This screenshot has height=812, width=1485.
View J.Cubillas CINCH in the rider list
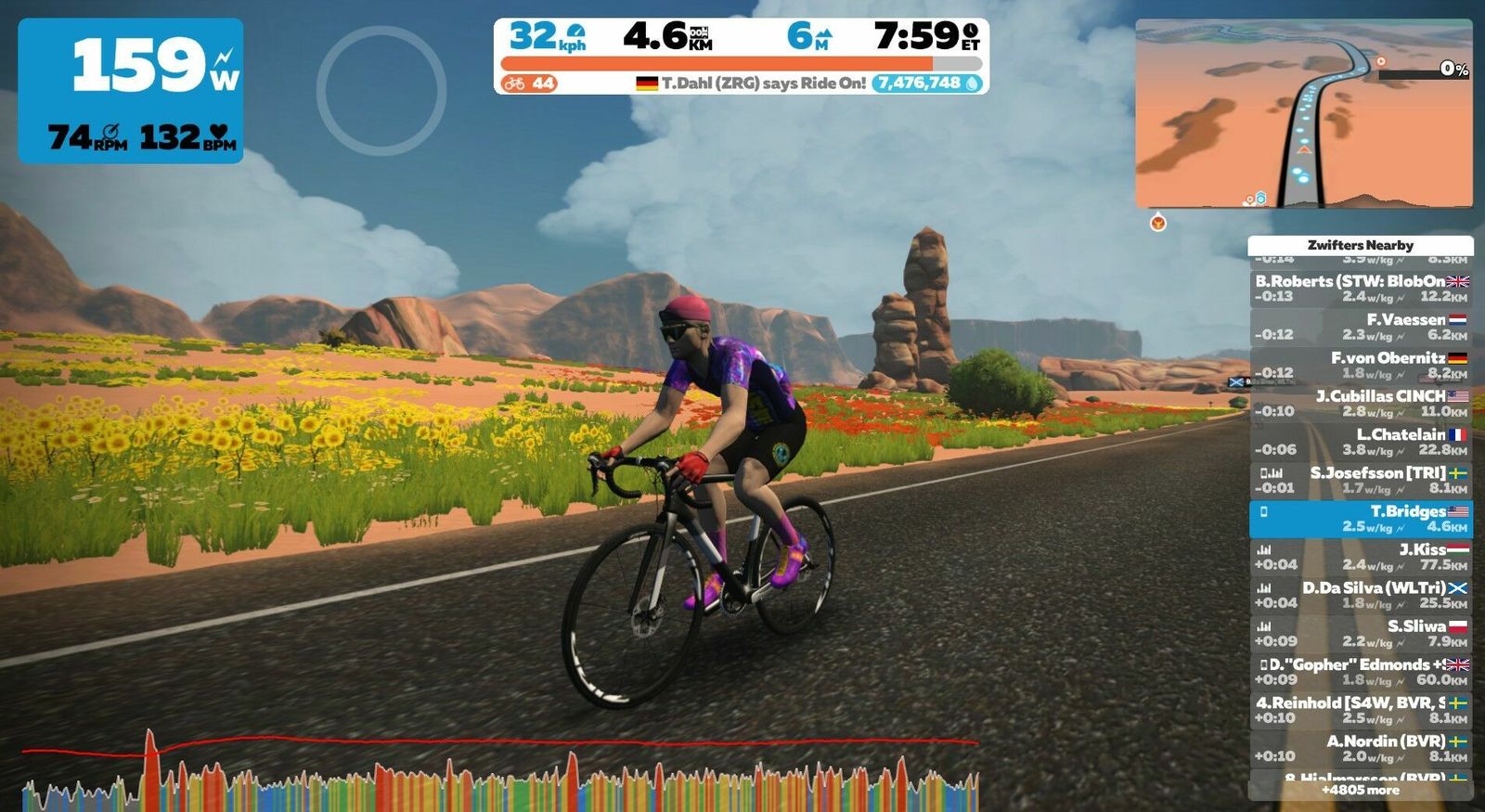(1360, 404)
